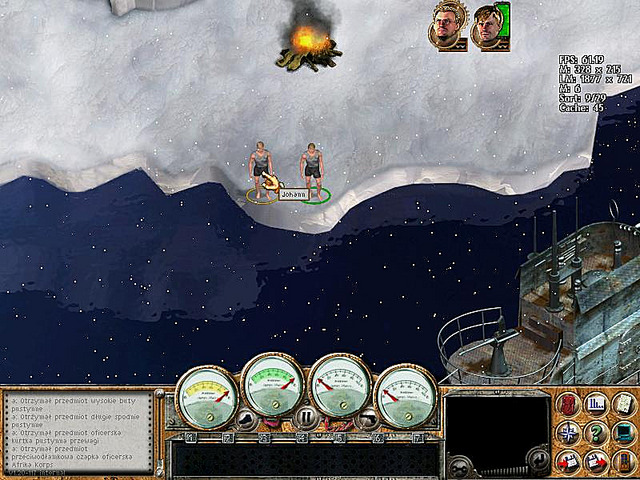This screenshot has width=640, height=480.
Task: Open the computer monitor options button
Action: pyautogui.click(x=624, y=432)
